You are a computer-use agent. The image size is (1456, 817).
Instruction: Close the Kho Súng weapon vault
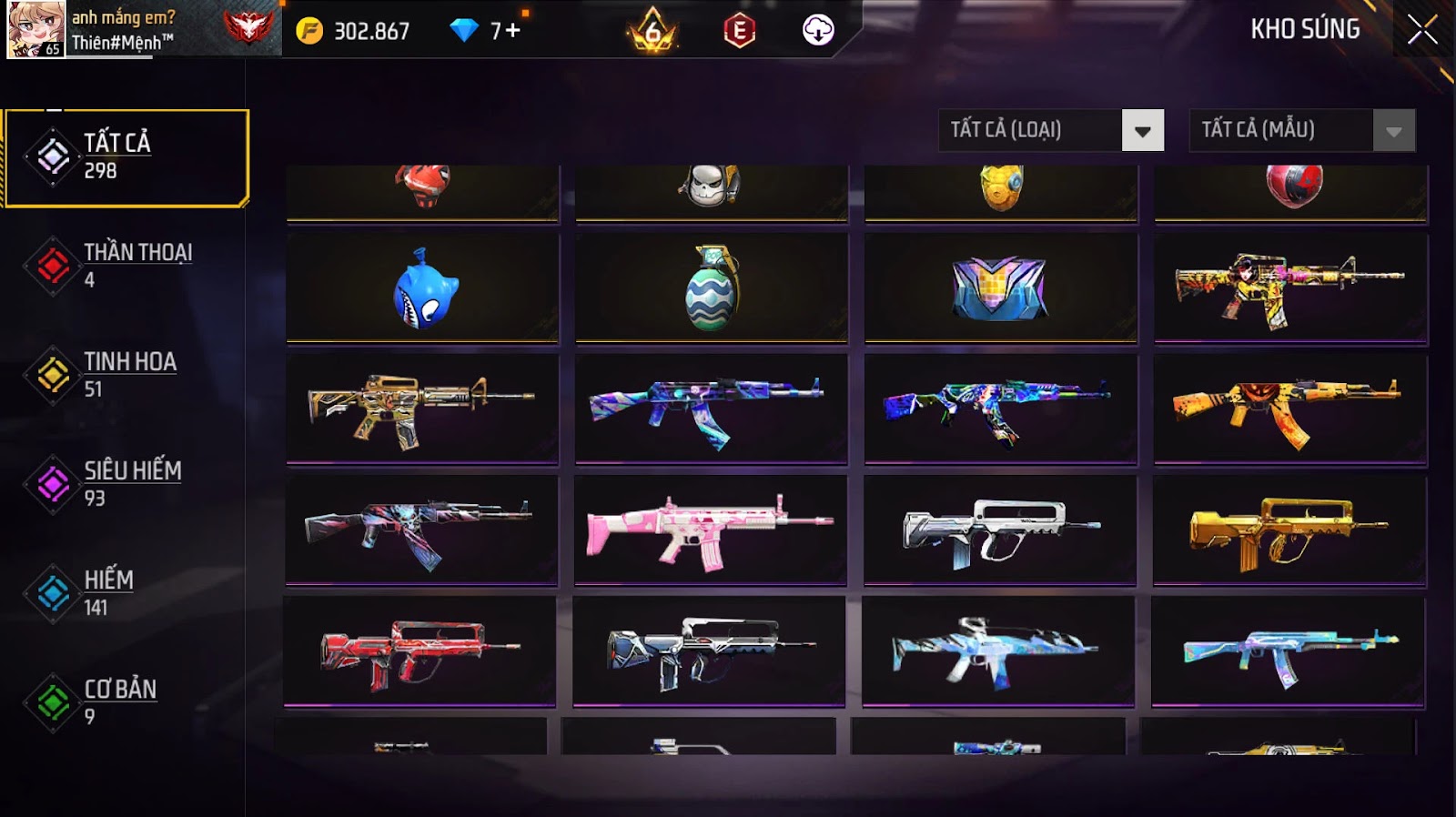tap(1421, 30)
